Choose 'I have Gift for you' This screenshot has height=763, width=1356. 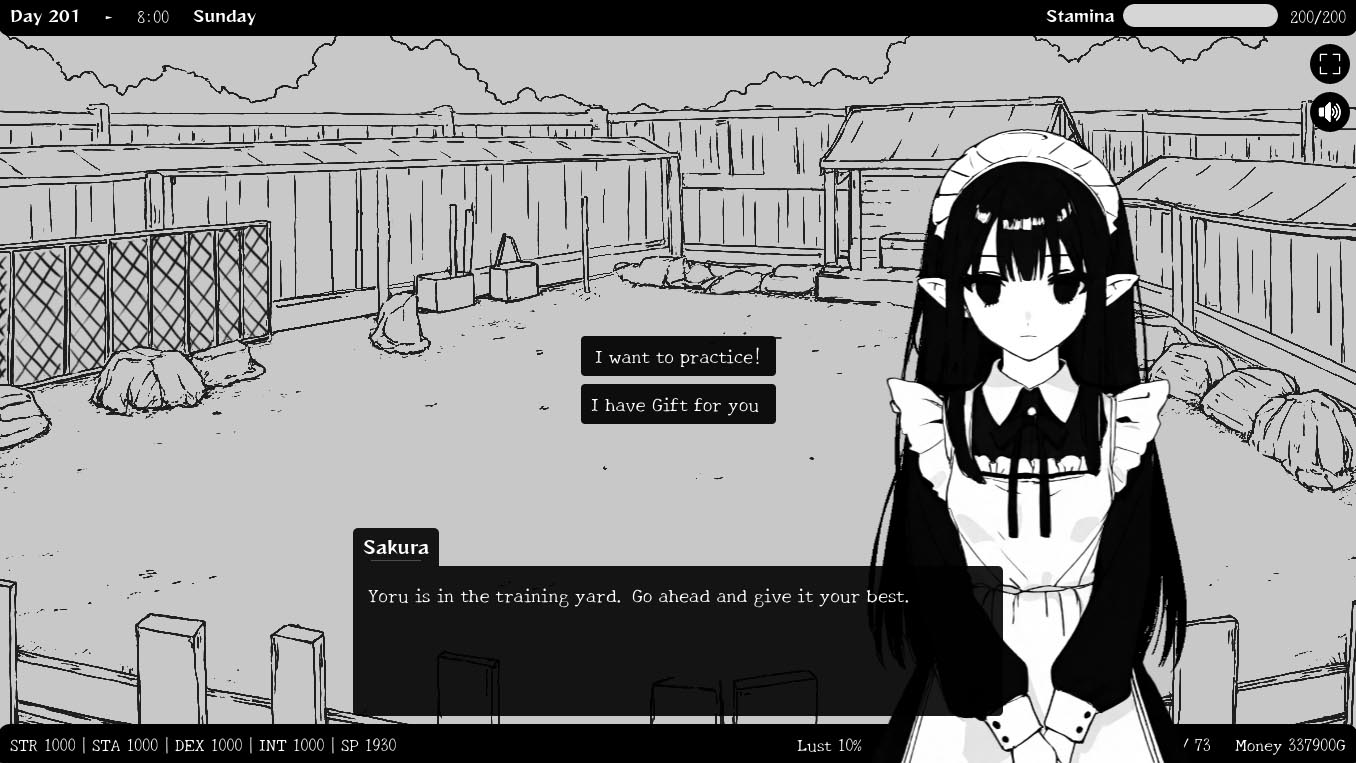pos(678,404)
